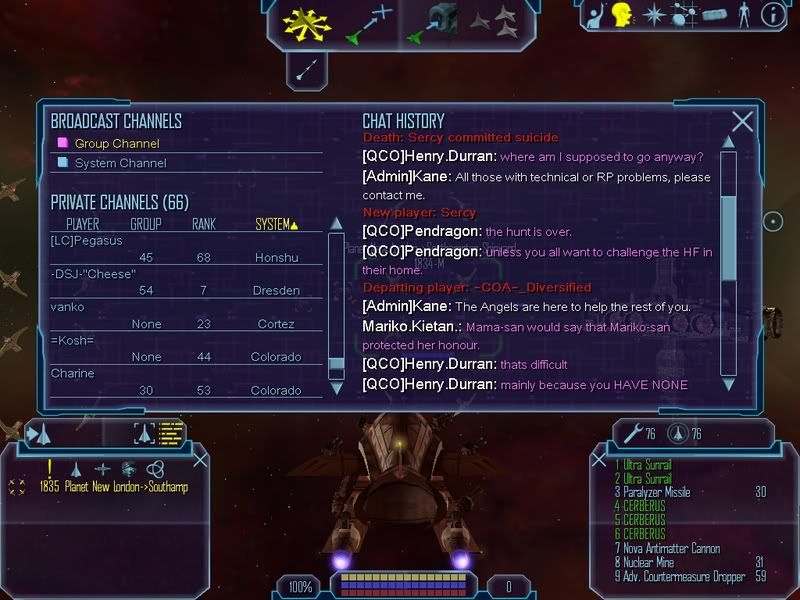Activate the yellow free flight maneuver icon
800x600 pixels.
pos(306,23)
